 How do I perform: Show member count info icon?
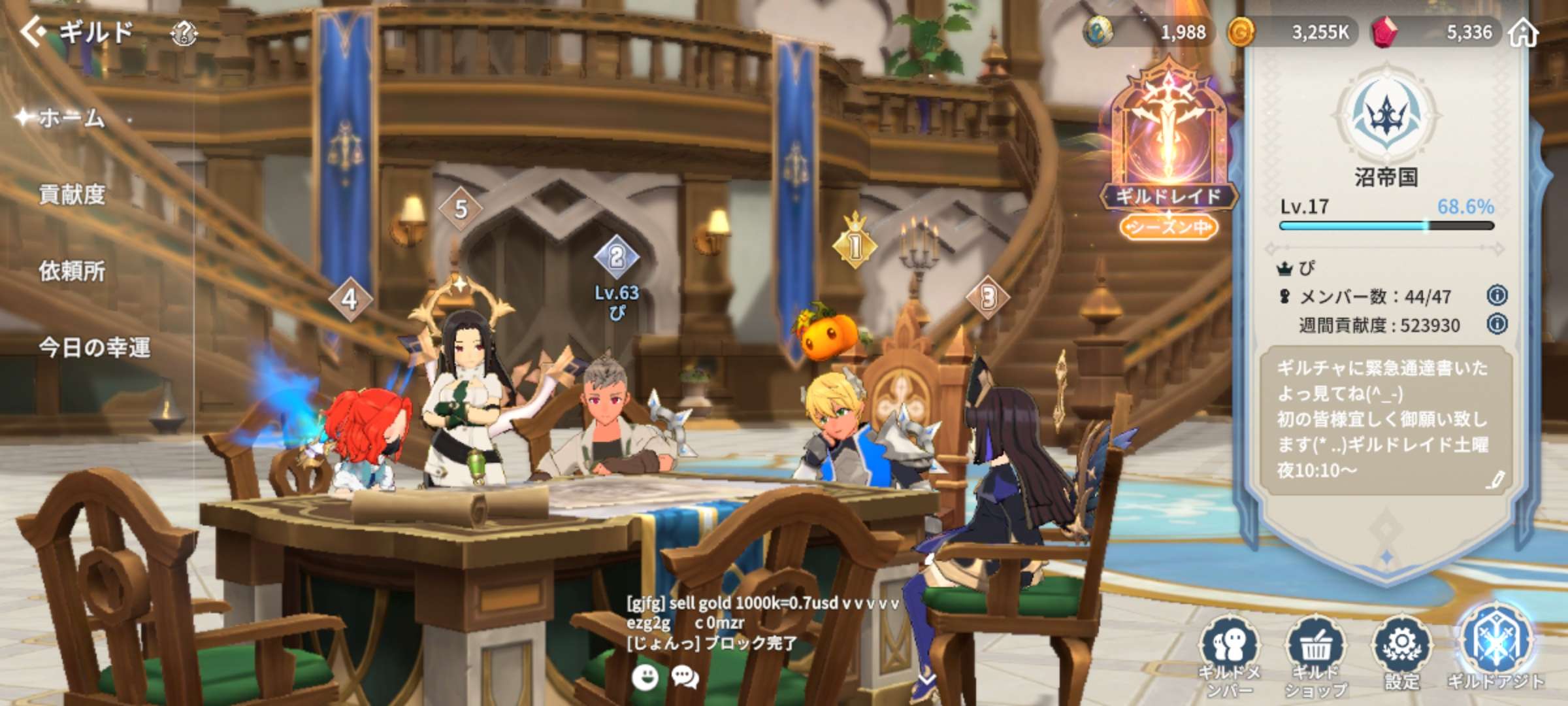(x=1497, y=295)
